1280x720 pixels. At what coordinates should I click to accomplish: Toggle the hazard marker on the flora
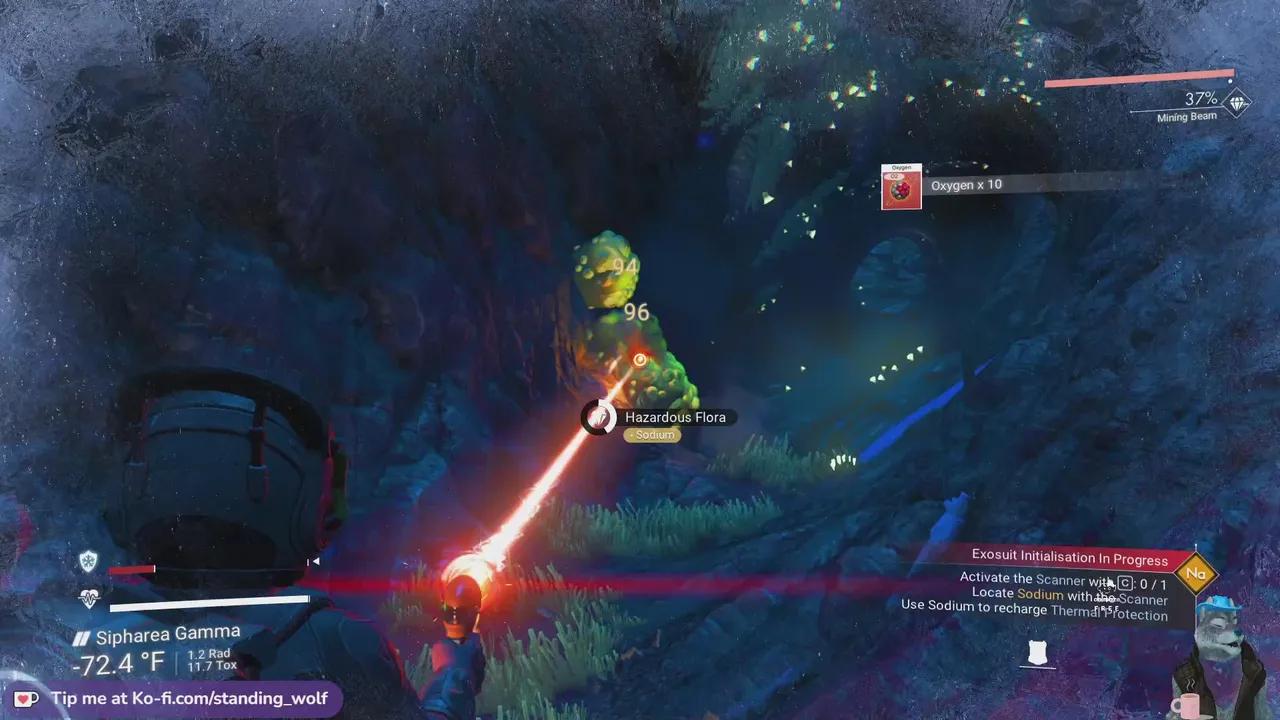coord(638,359)
